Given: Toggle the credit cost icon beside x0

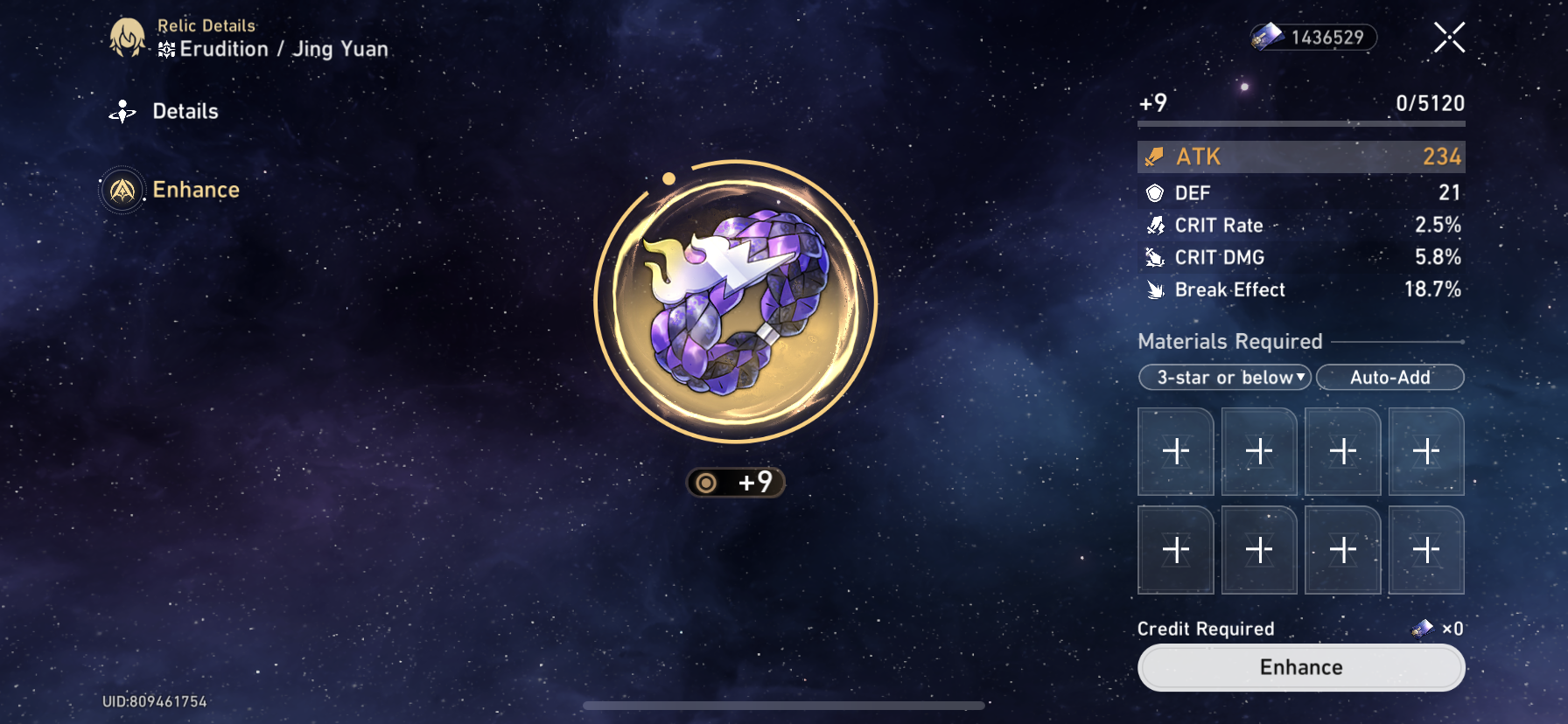Looking at the screenshot, I should pos(1422,628).
